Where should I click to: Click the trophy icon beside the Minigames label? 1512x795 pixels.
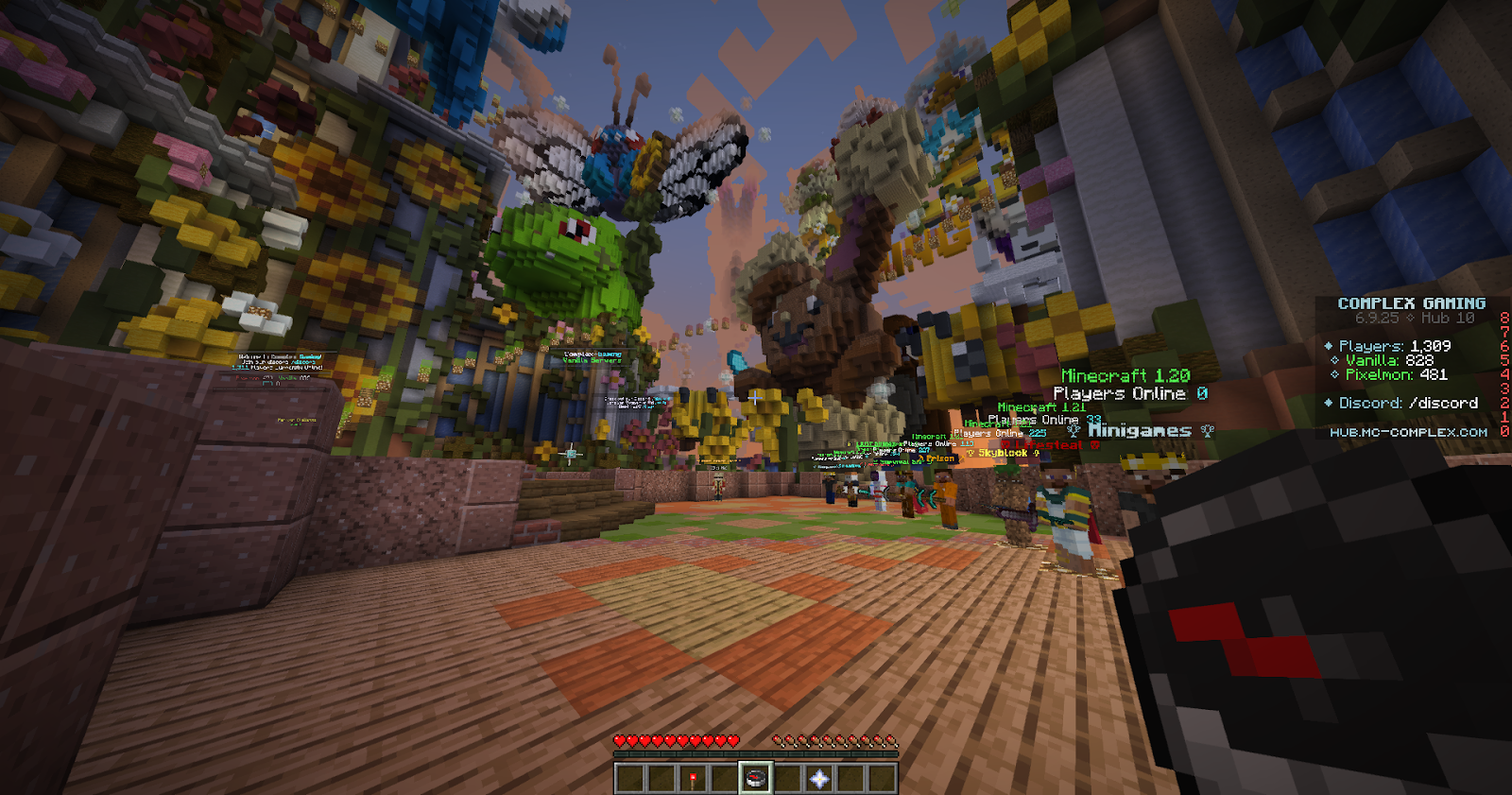[1074, 430]
